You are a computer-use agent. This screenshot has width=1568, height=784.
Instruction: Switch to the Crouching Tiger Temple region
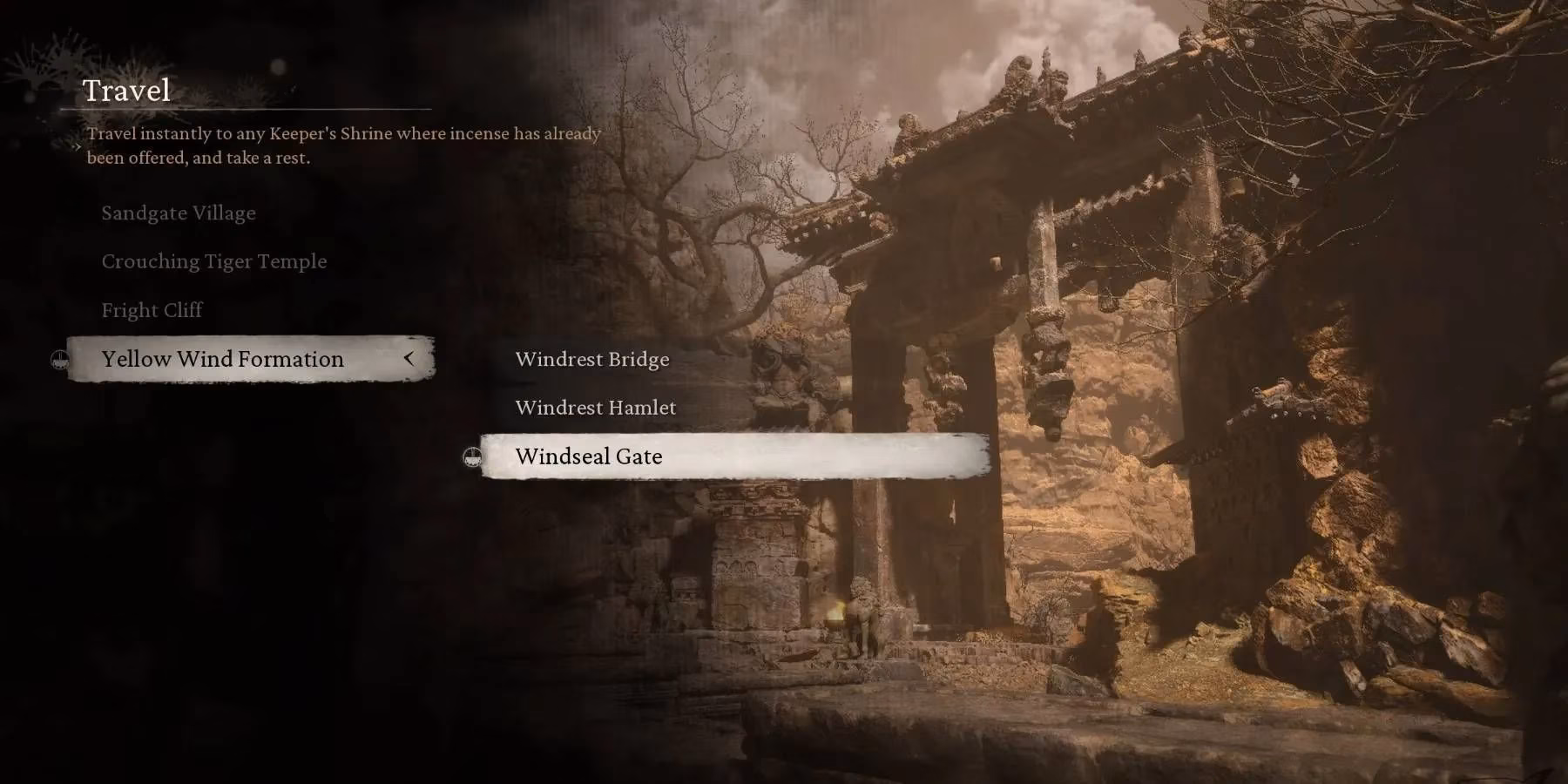pos(214,260)
